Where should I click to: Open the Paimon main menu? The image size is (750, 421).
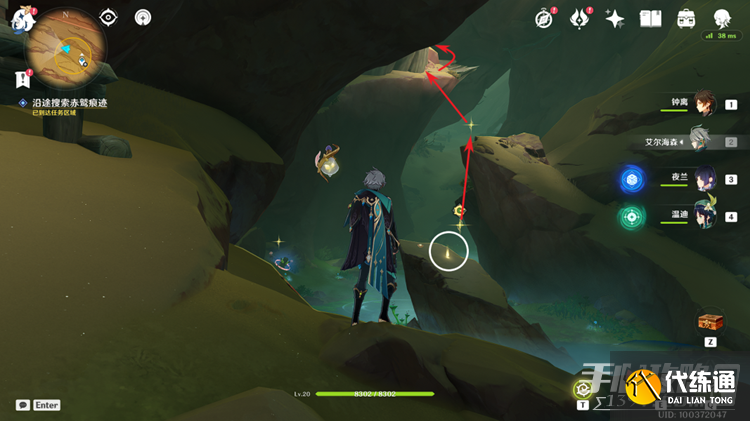click(x=22, y=19)
